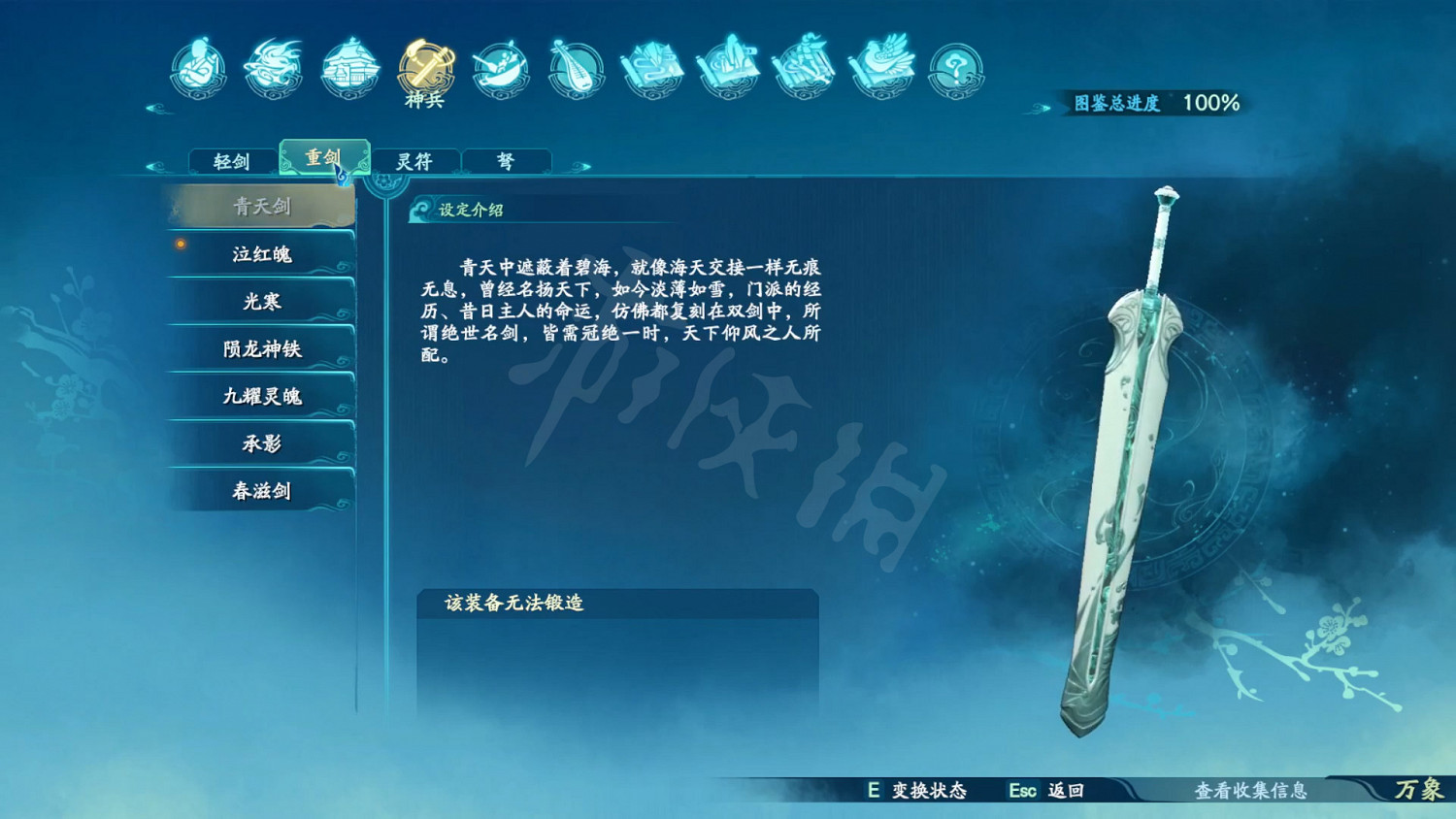Open the 灵符 tab
Viewport: 1456px width, 819px height.
(x=415, y=160)
